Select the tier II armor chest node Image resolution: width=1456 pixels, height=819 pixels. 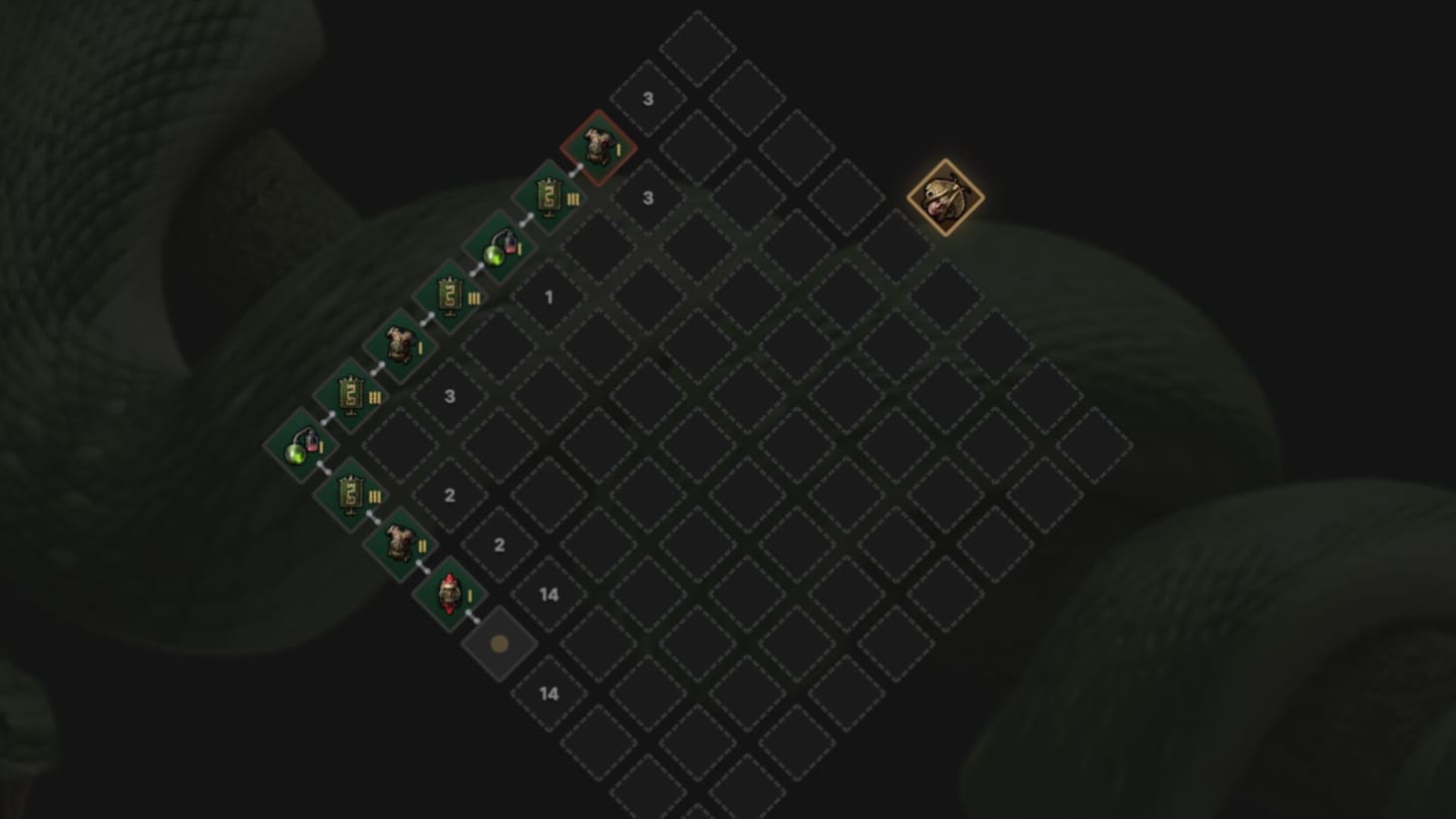tap(400, 544)
